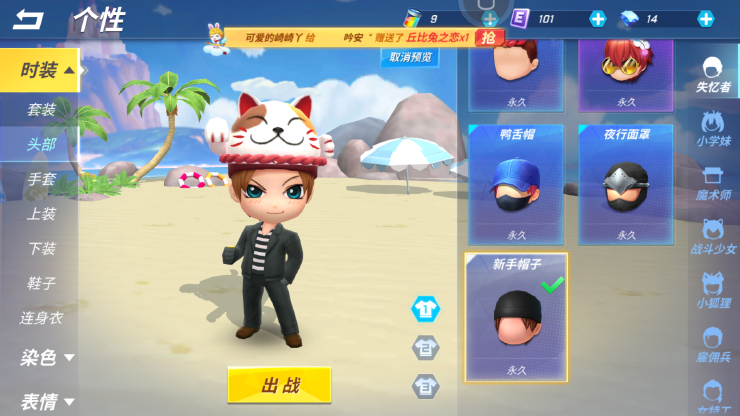The image size is (740, 416).
Task: Pick the 失忆者 character
Action: pos(713,74)
